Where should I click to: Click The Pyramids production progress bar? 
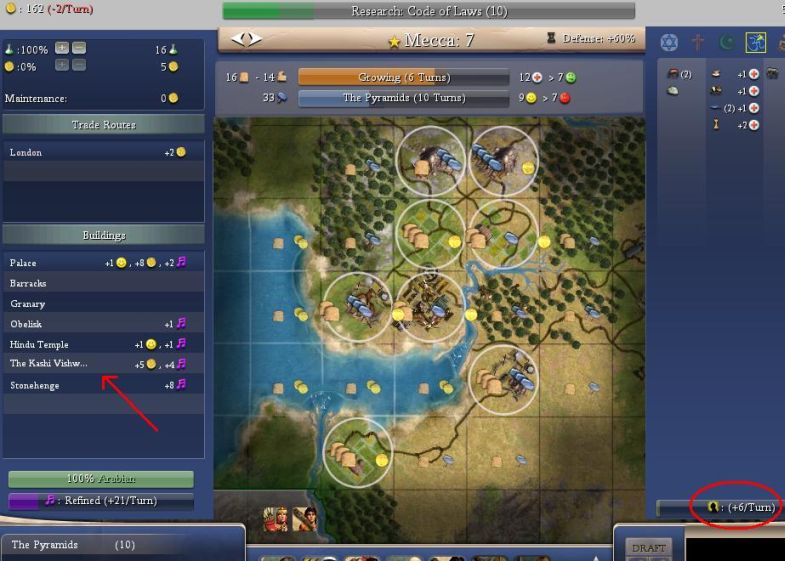[x=403, y=98]
